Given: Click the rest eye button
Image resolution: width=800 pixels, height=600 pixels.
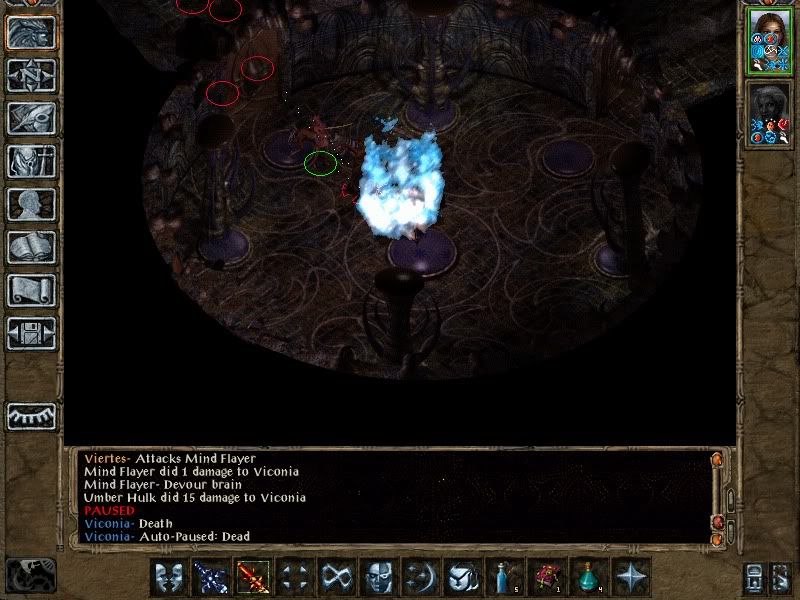Looking at the screenshot, I should [x=32, y=415].
